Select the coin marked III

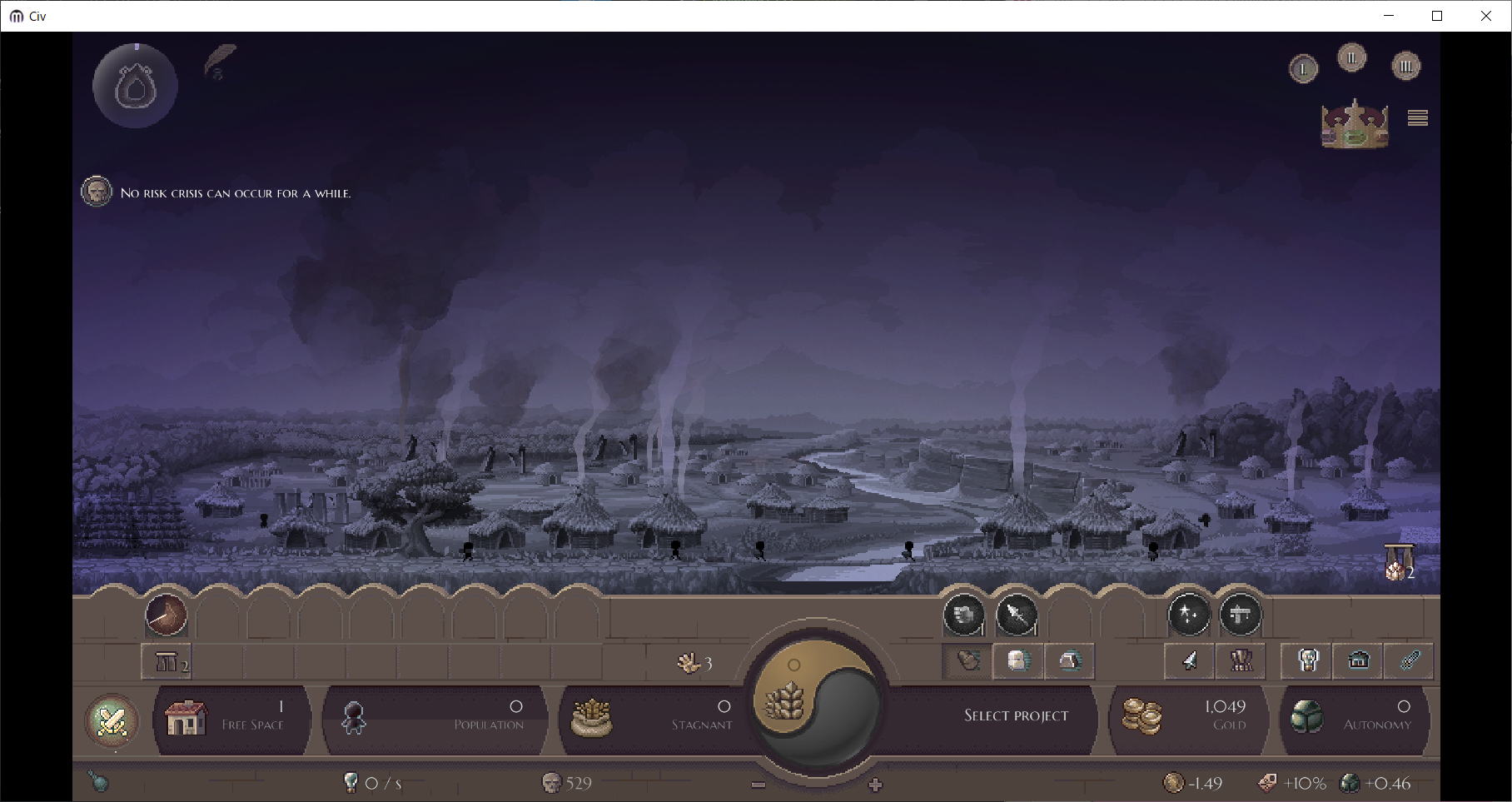click(1405, 67)
